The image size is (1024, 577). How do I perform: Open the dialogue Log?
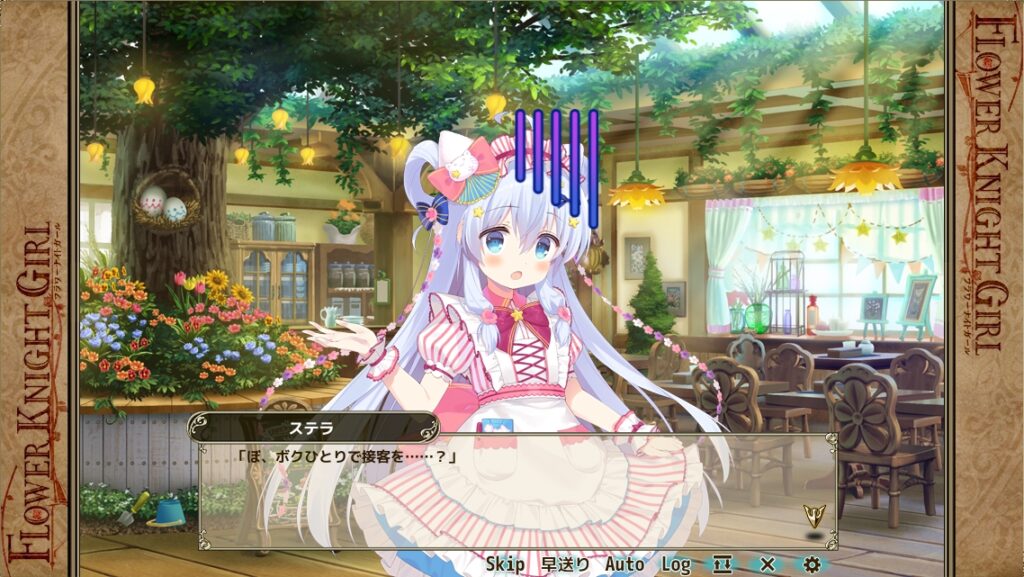tap(676, 565)
